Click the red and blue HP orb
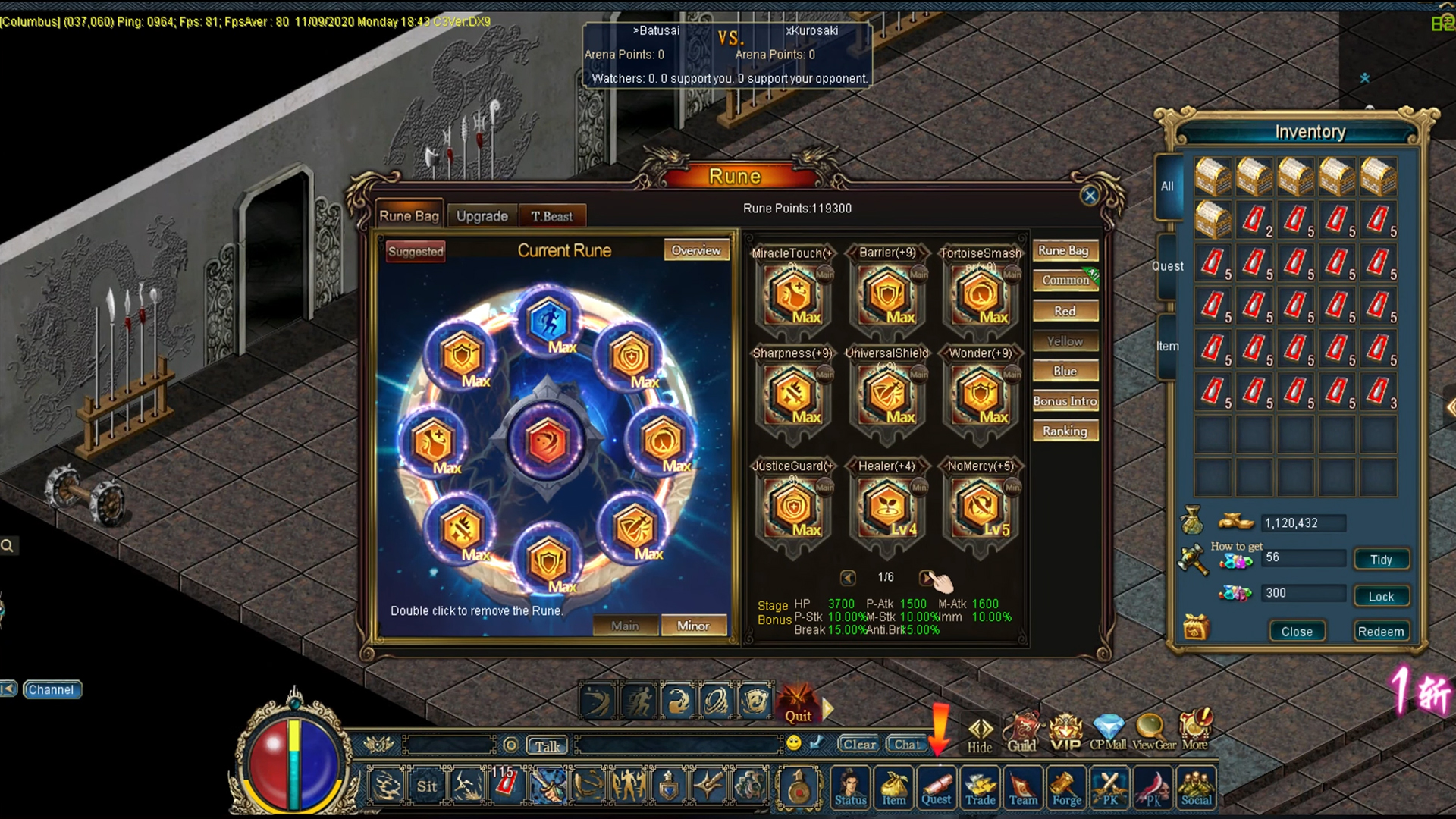This screenshot has width=1456, height=819. [x=294, y=760]
